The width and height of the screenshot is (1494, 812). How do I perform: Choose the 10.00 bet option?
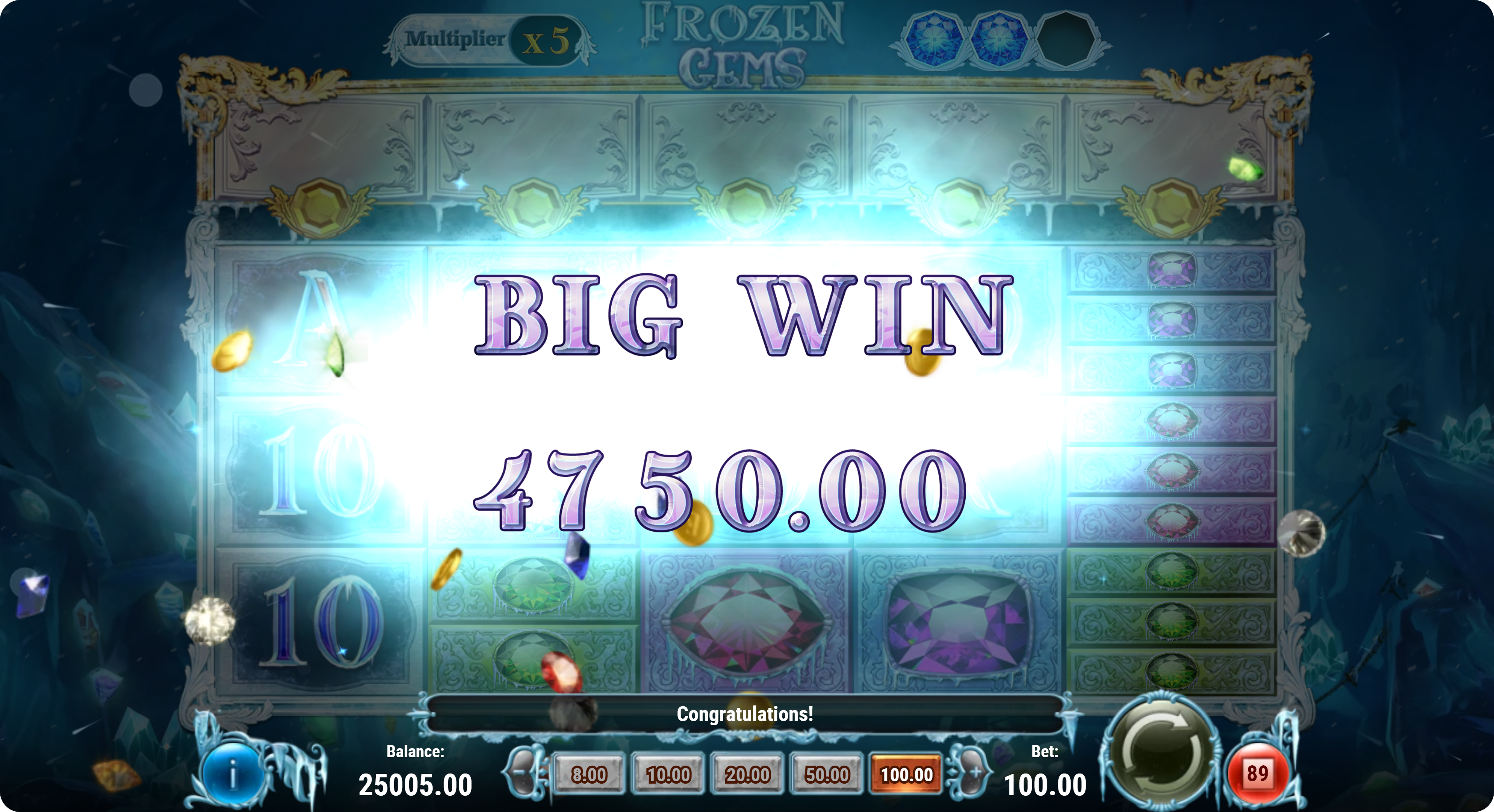pos(668,774)
